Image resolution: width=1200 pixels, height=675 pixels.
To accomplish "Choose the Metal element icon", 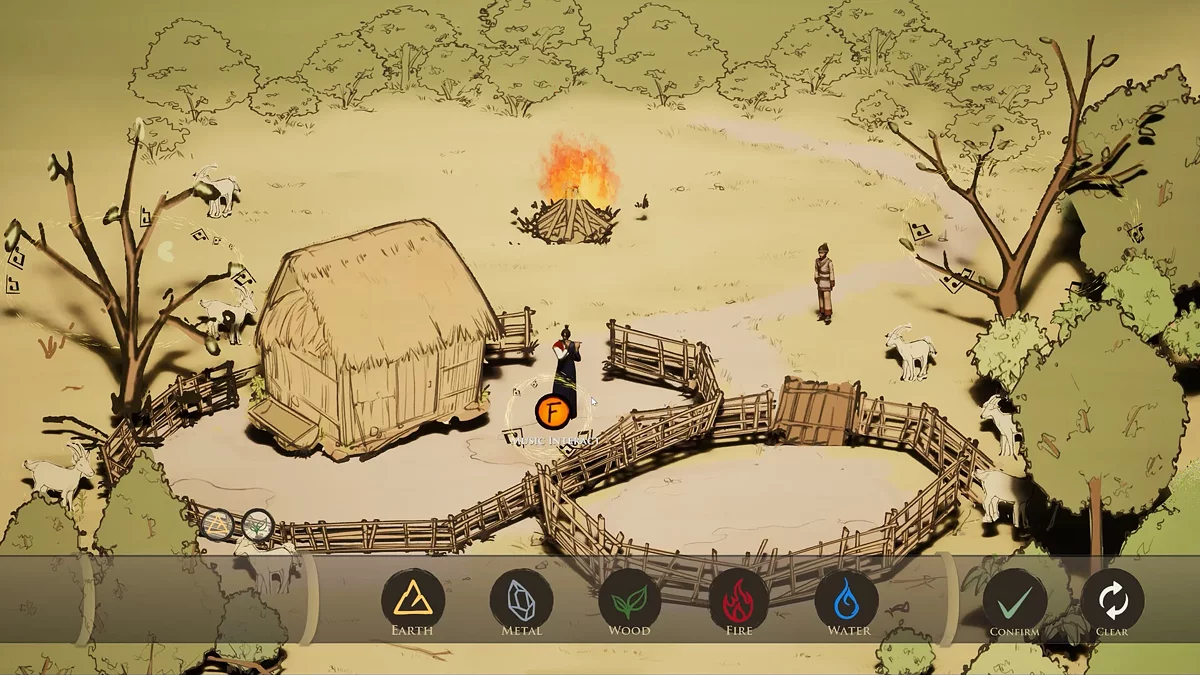I will tap(521, 600).
